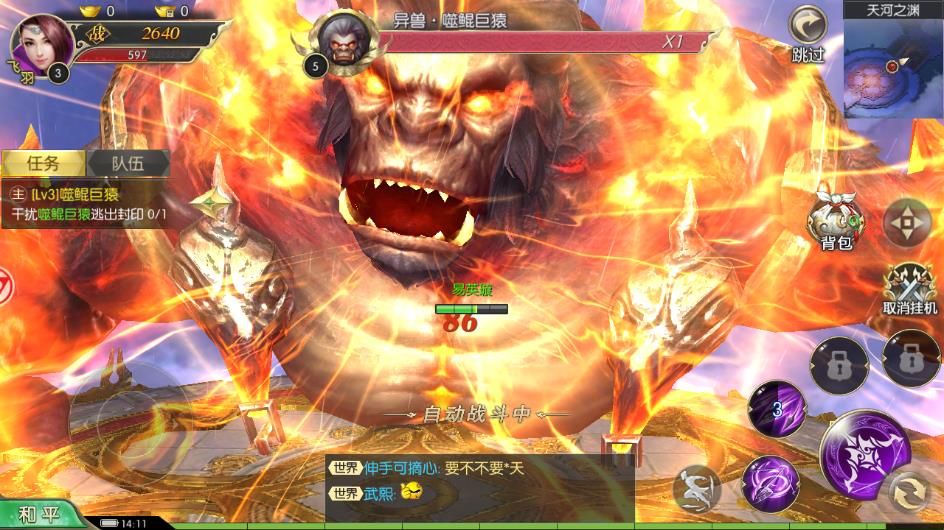Image resolution: width=944 pixels, height=530 pixels.
Task: Use the main purple basic attack skill
Action: (x=864, y=455)
